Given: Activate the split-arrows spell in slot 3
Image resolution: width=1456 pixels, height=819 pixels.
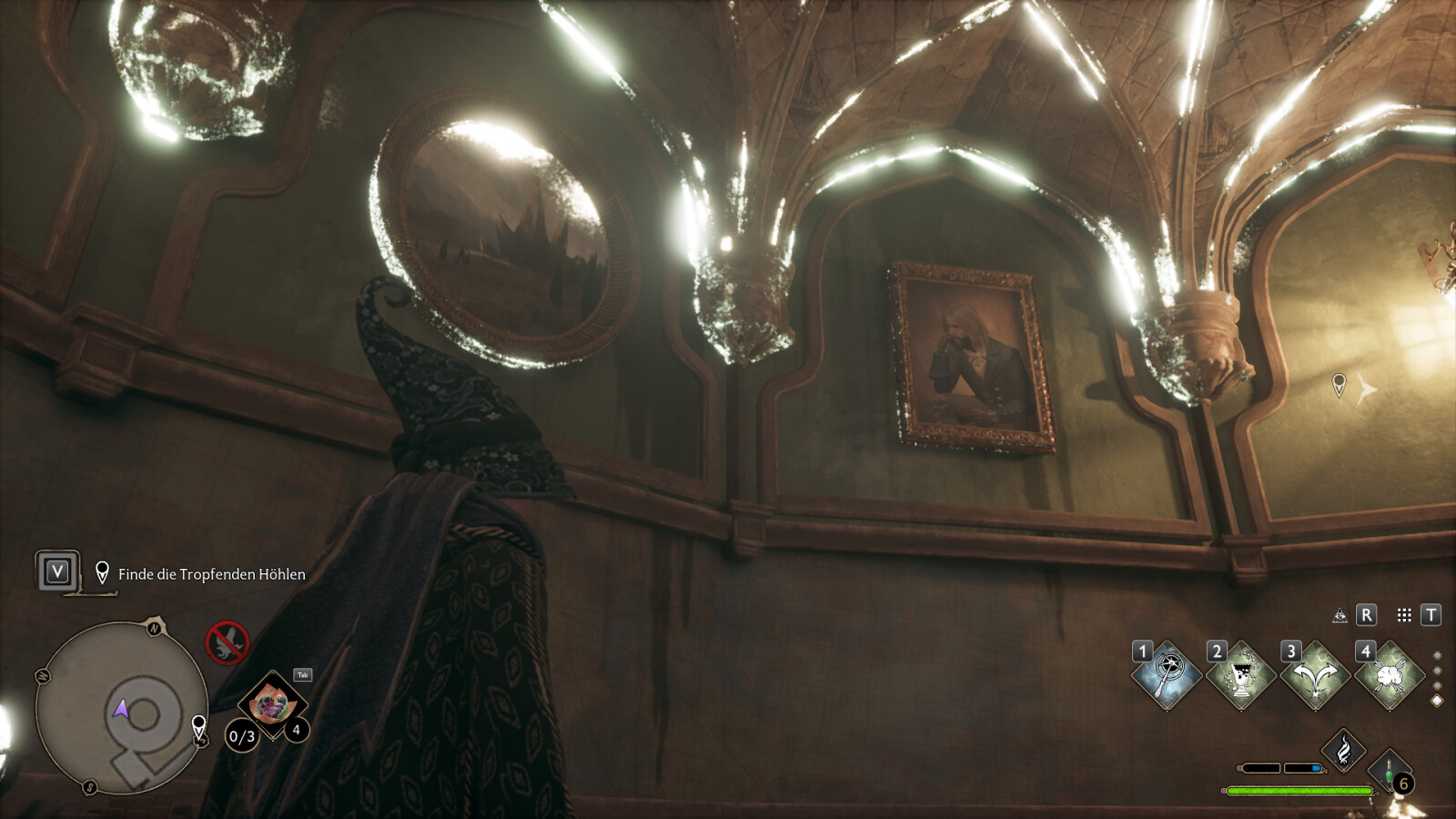Looking at the screenshot, I should pos(1315,676).
